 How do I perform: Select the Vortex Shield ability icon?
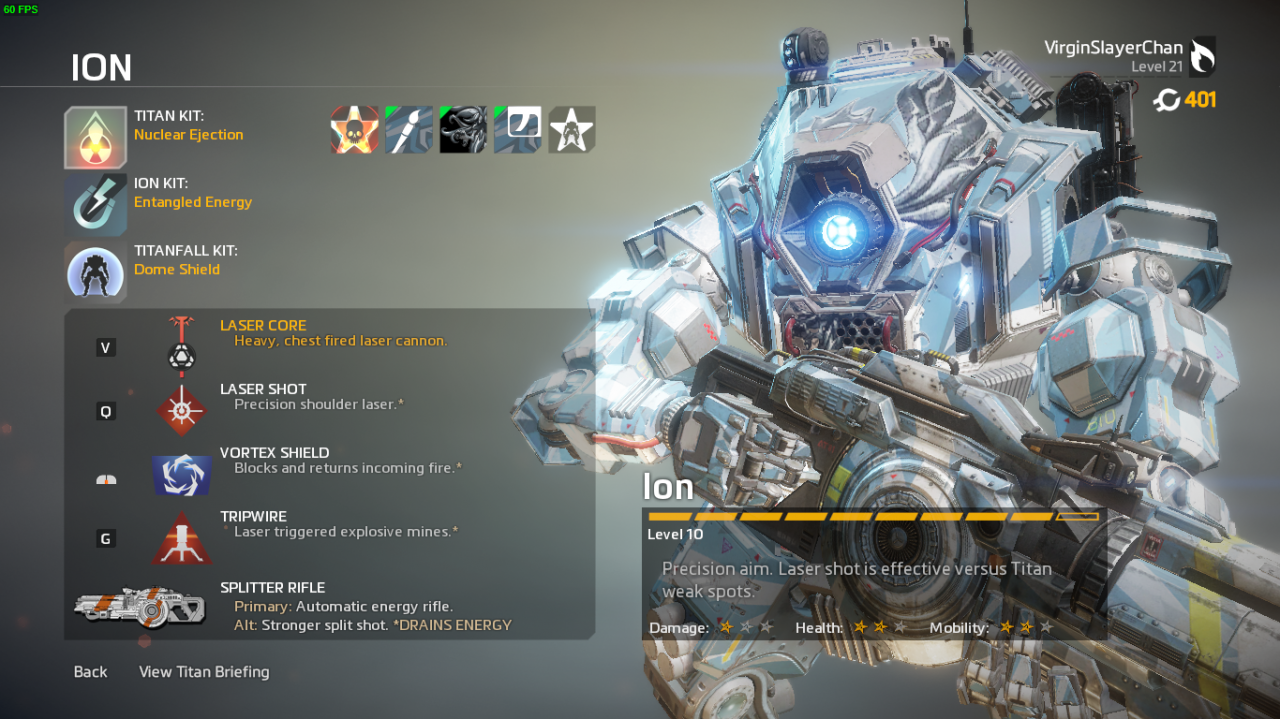coord(181,474)
